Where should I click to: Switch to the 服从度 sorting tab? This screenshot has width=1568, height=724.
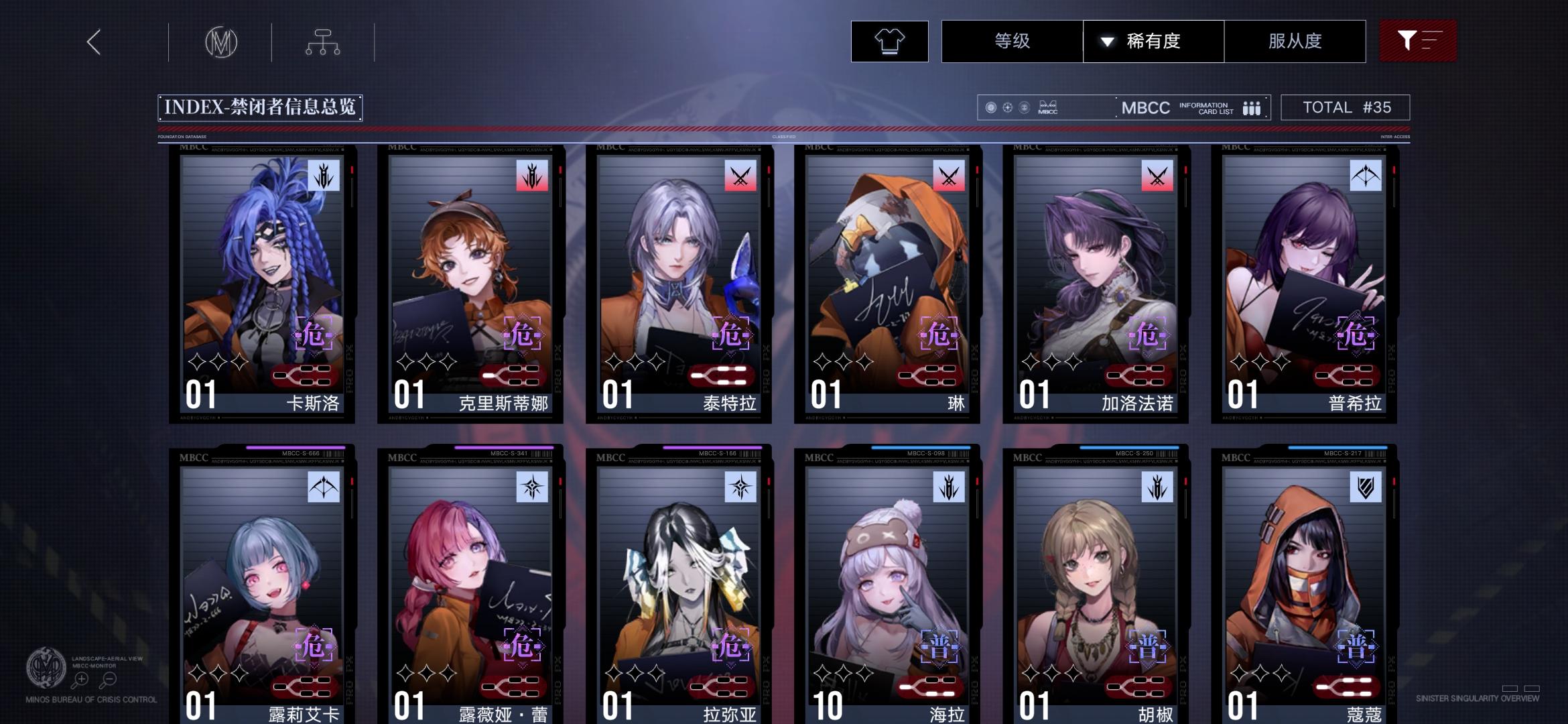click(1295, 41)
